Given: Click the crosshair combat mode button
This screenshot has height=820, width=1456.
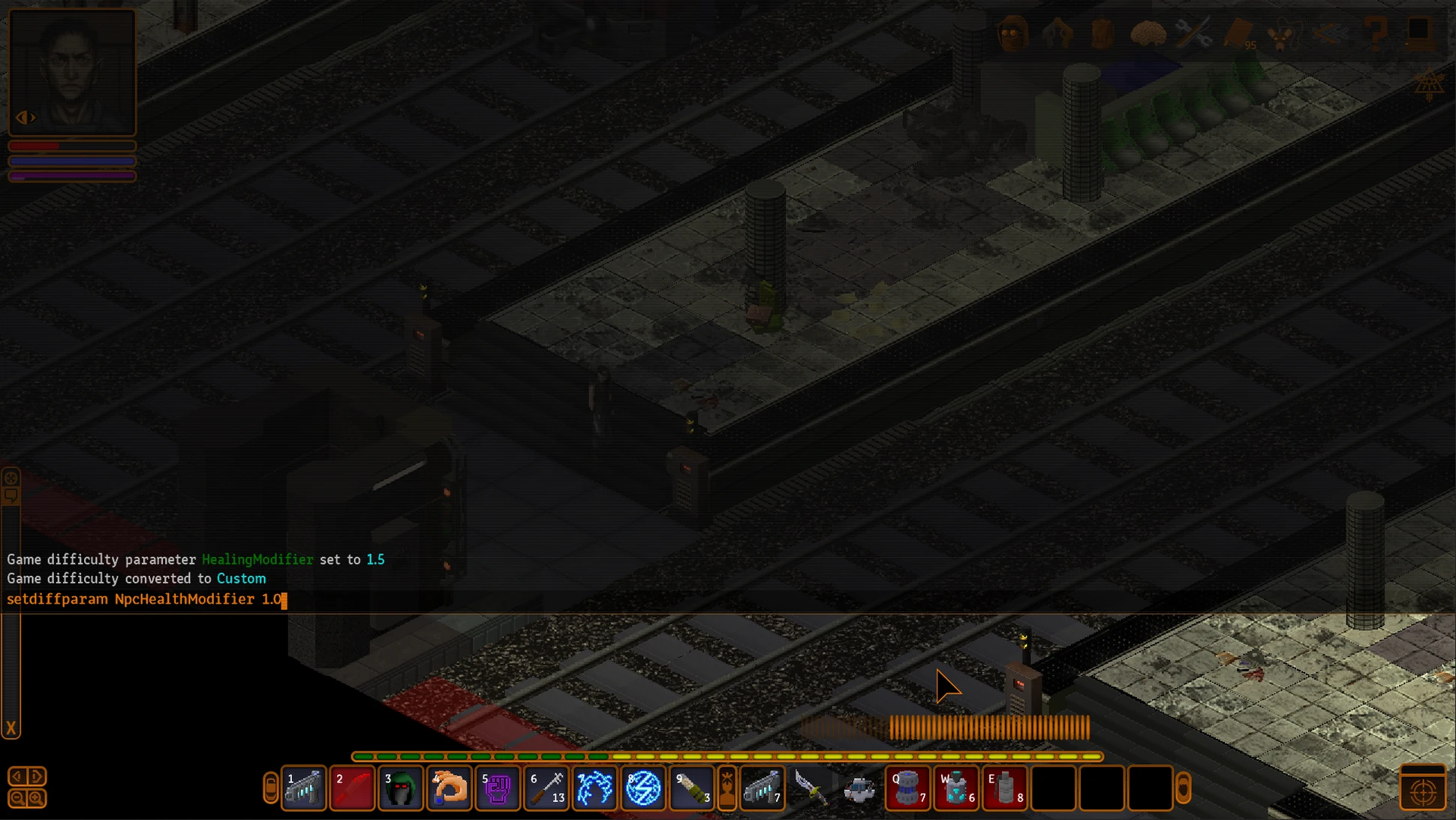Looking at the screenshot, I should tap(1423, 791).
